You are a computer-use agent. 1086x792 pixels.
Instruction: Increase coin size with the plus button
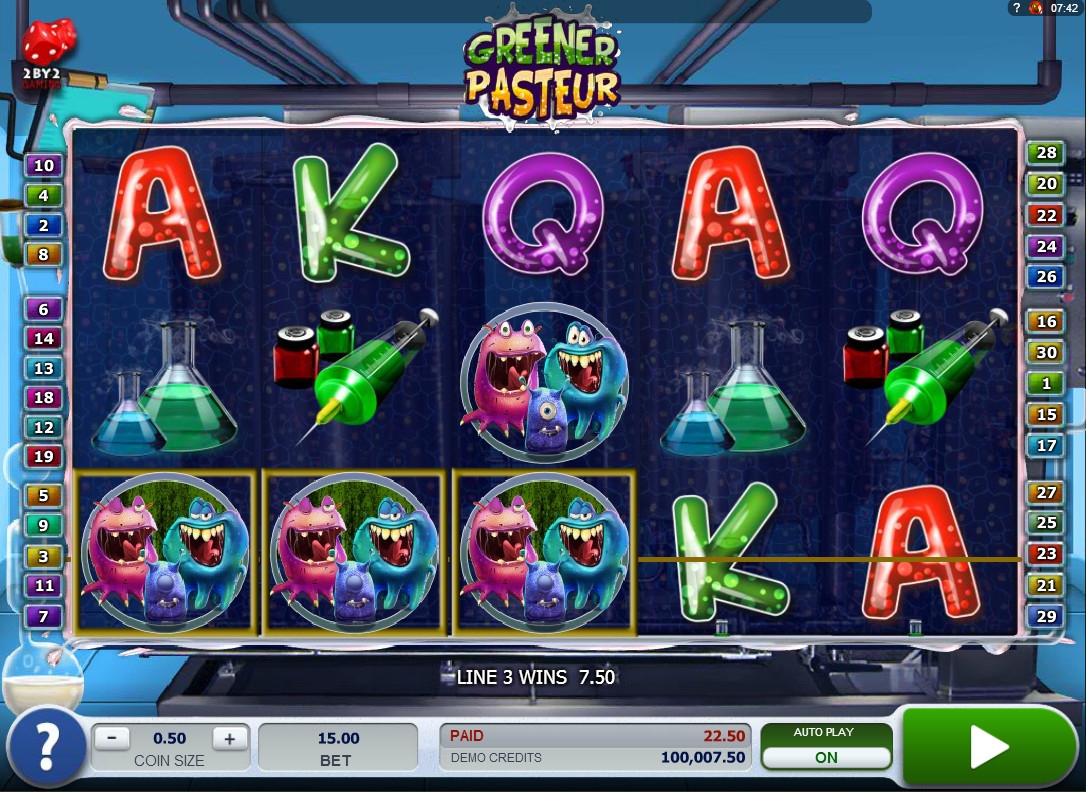tap(229, 739)
